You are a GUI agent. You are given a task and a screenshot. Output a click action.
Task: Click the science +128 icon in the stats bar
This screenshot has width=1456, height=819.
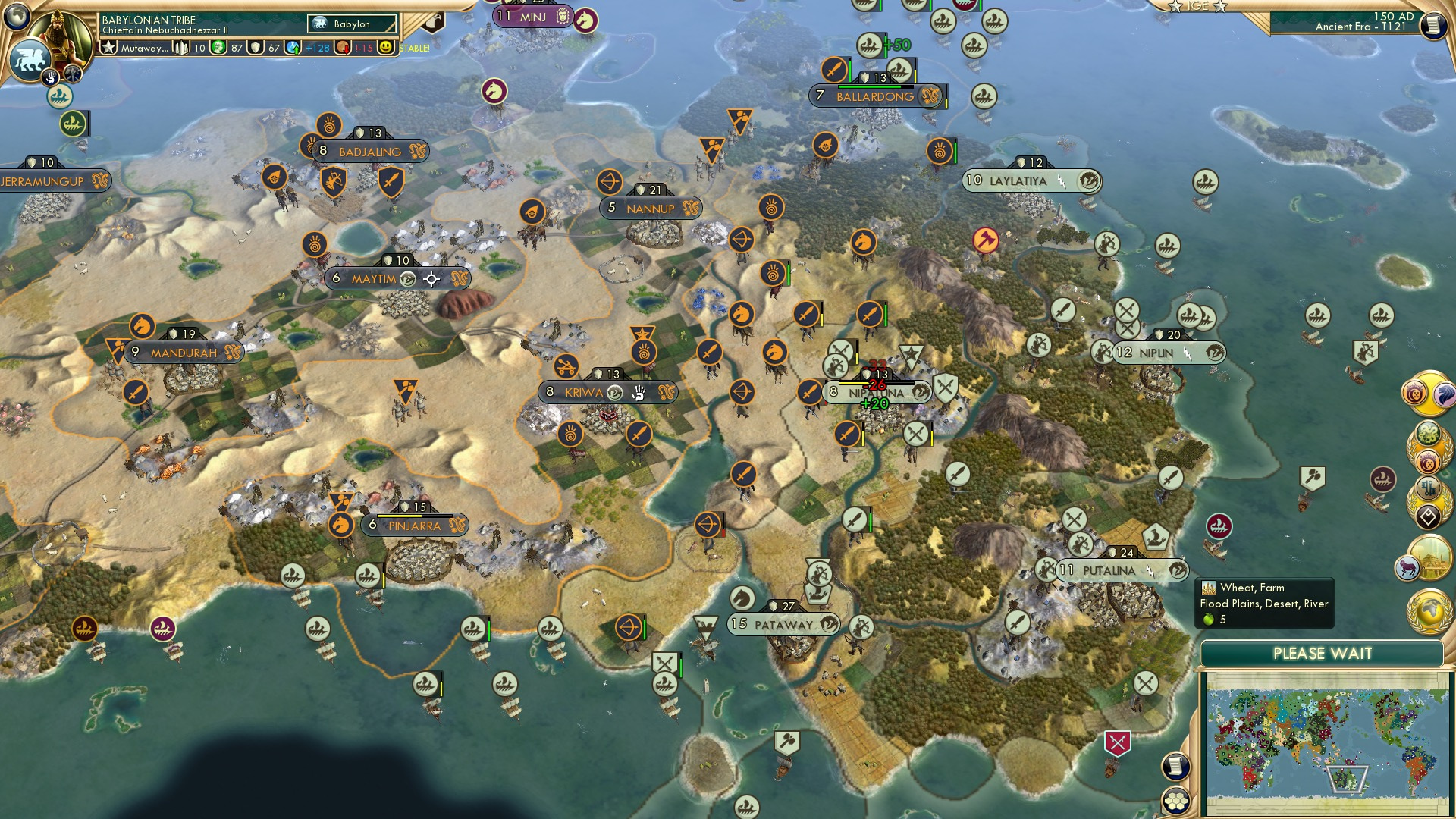tap(294, 47)
